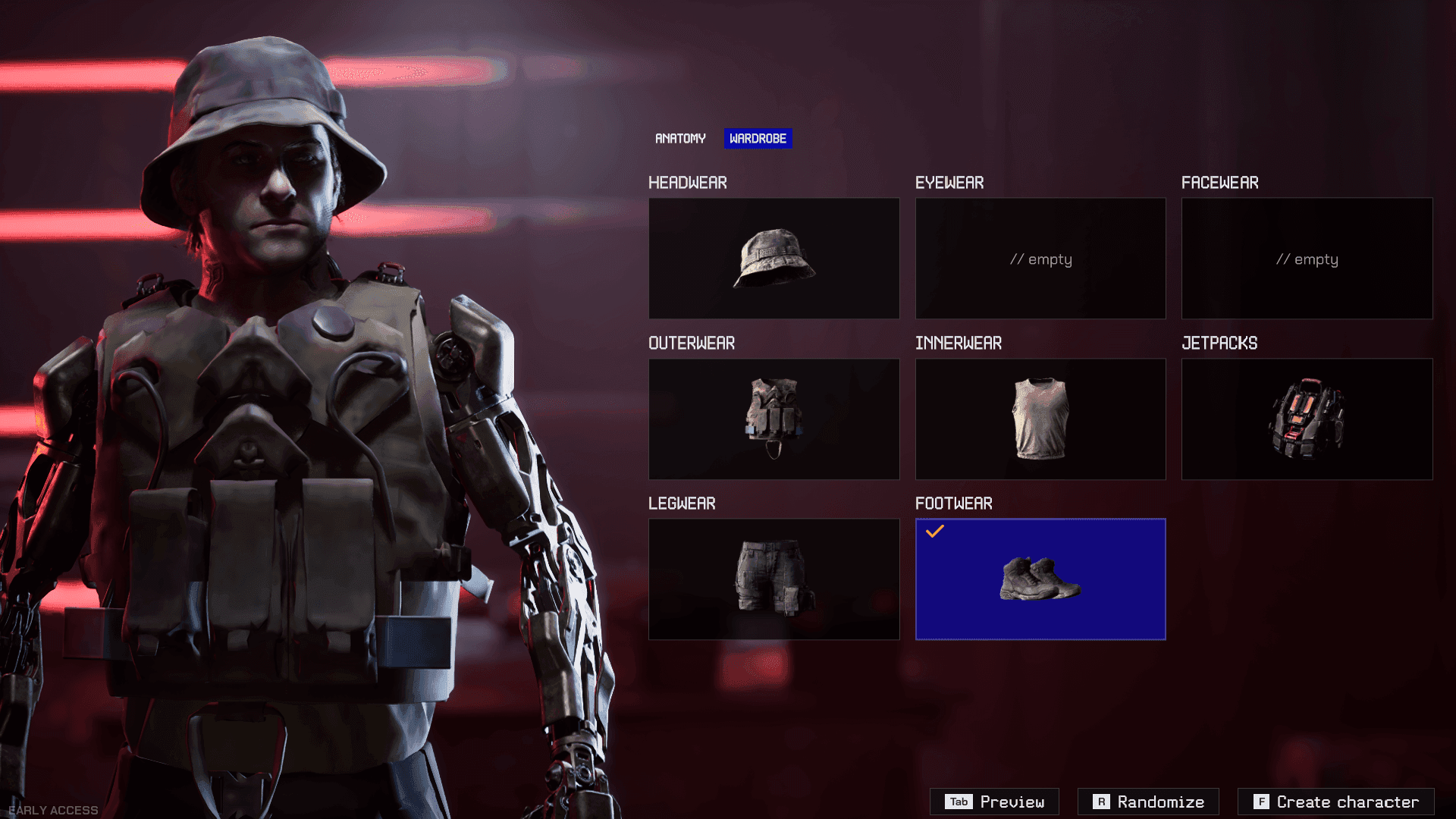Click the highlighted boots footwear slot

point(1040,579)
